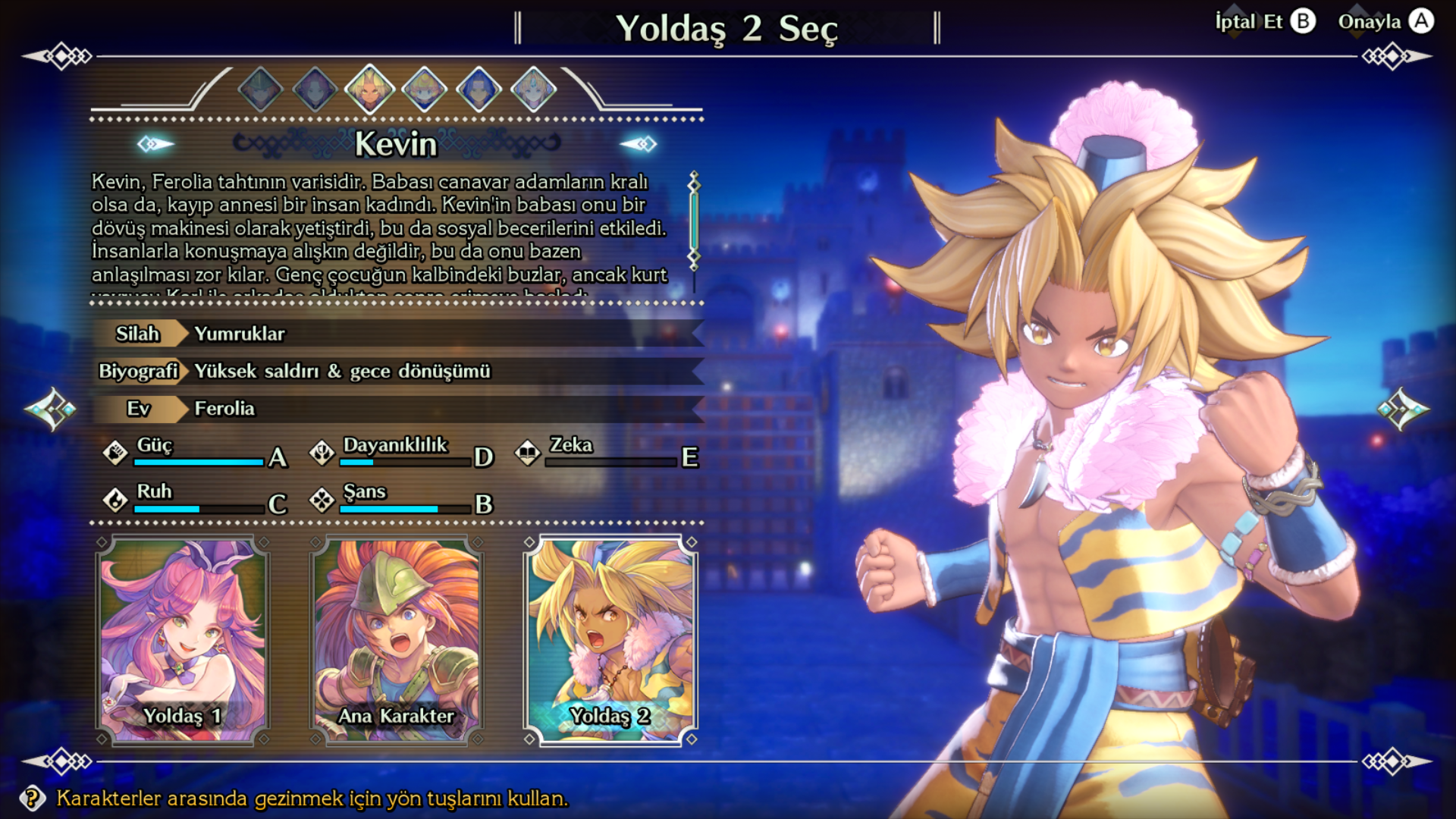Screen dimensions: 1456x819
Task: Click the small arrow left of Kevin's name
Action: click(155, 143)
